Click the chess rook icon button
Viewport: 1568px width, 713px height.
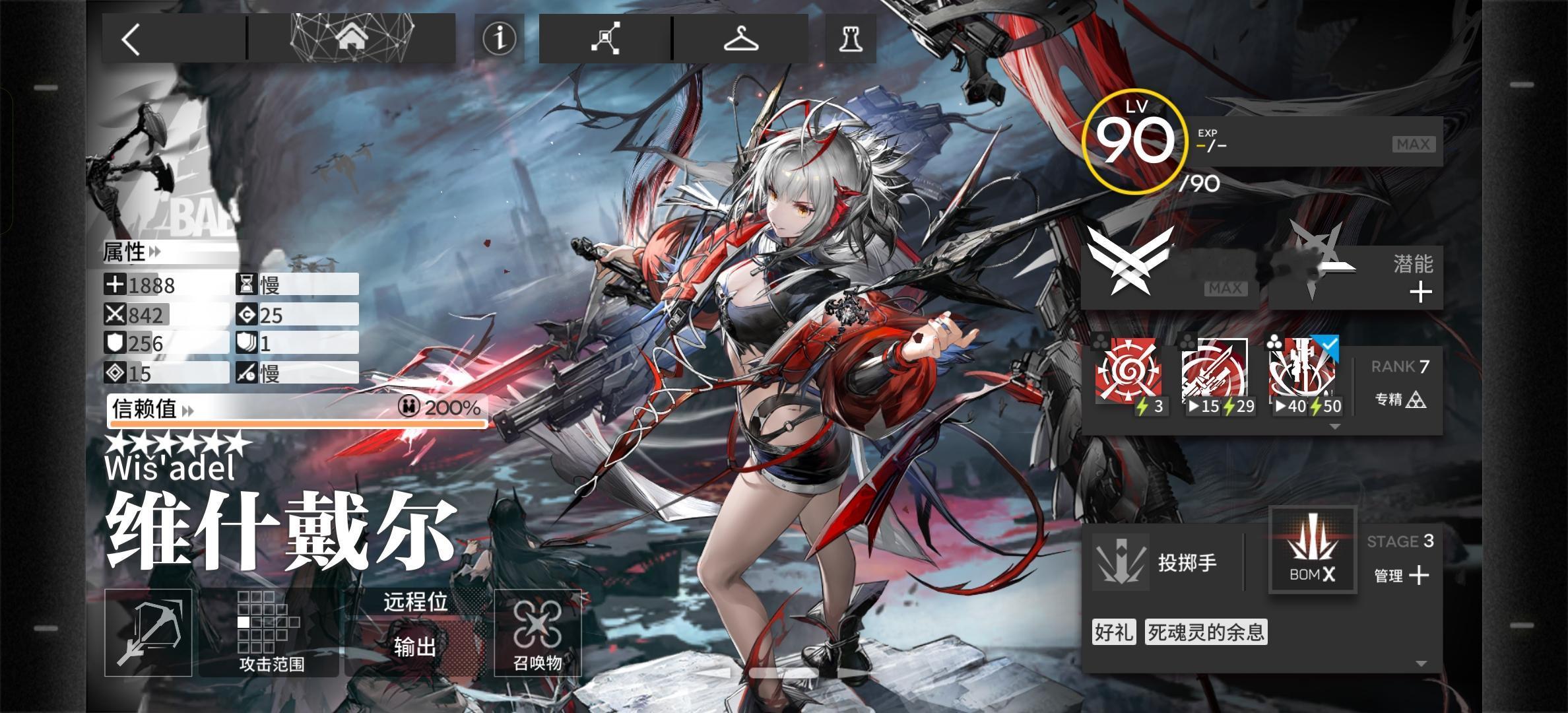[x=851, y=39]
